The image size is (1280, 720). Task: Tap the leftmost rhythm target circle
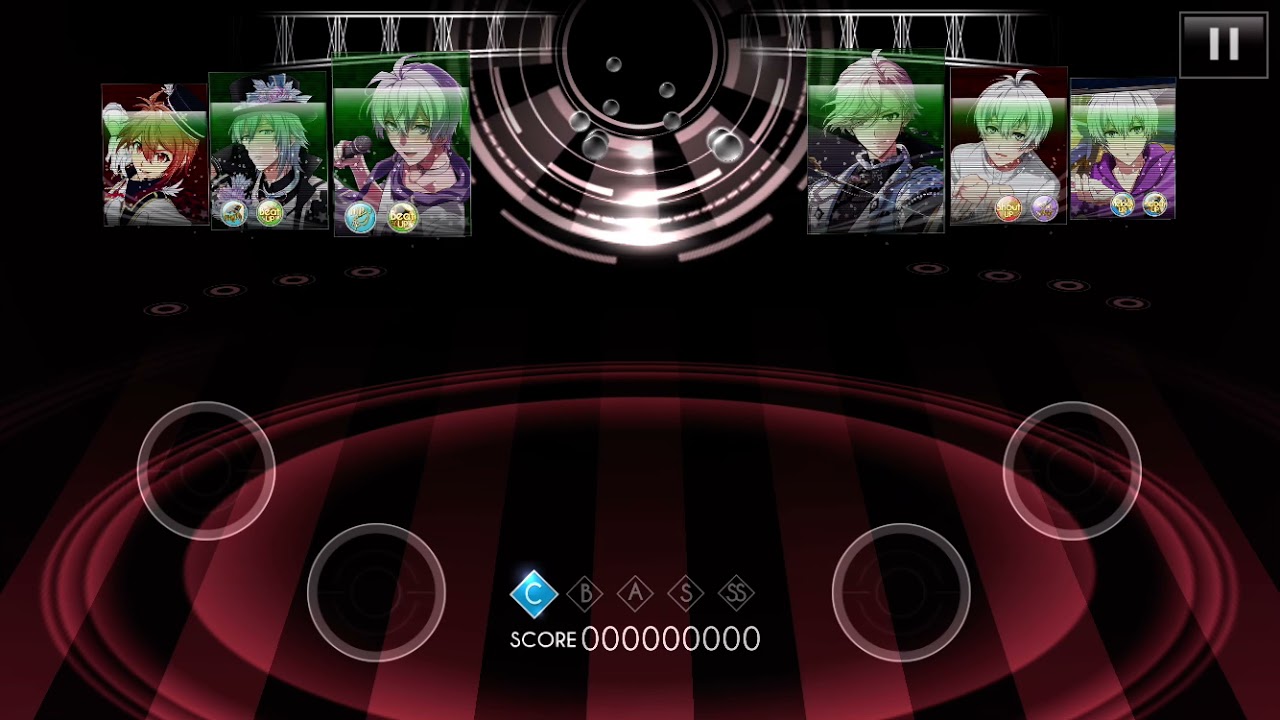[206, 470]
